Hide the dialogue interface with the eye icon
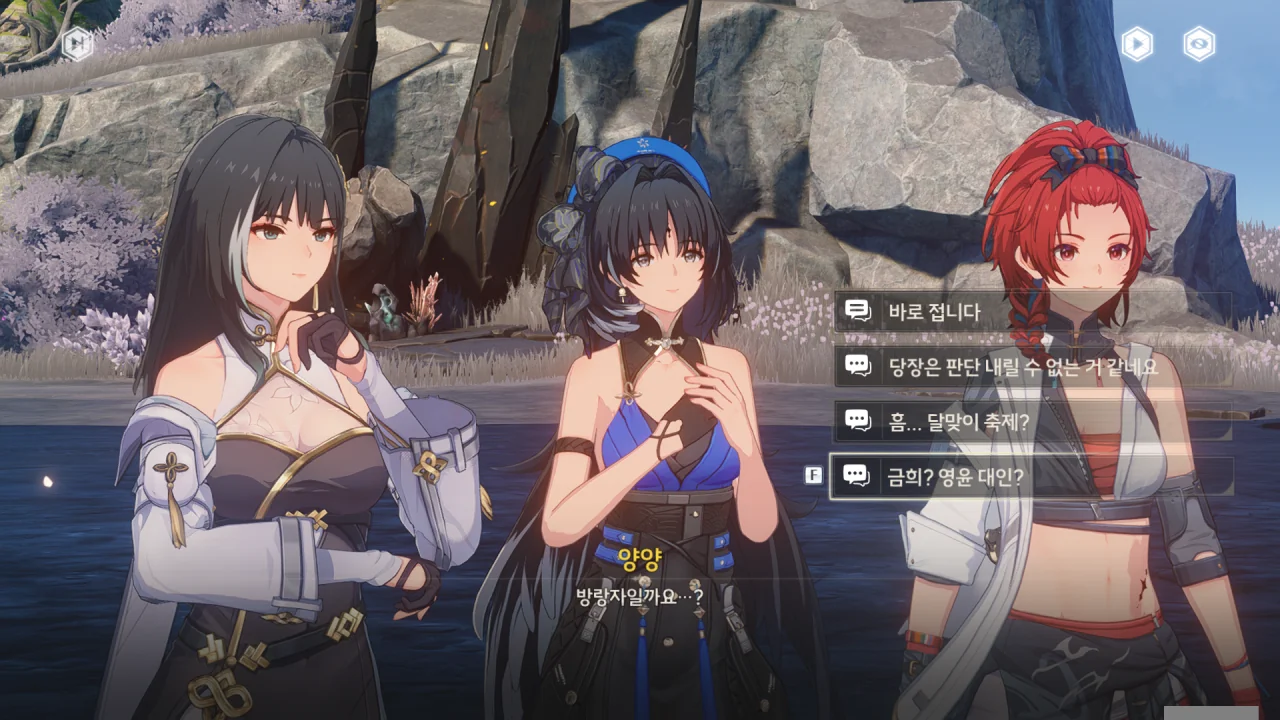 click(1199, 43)
